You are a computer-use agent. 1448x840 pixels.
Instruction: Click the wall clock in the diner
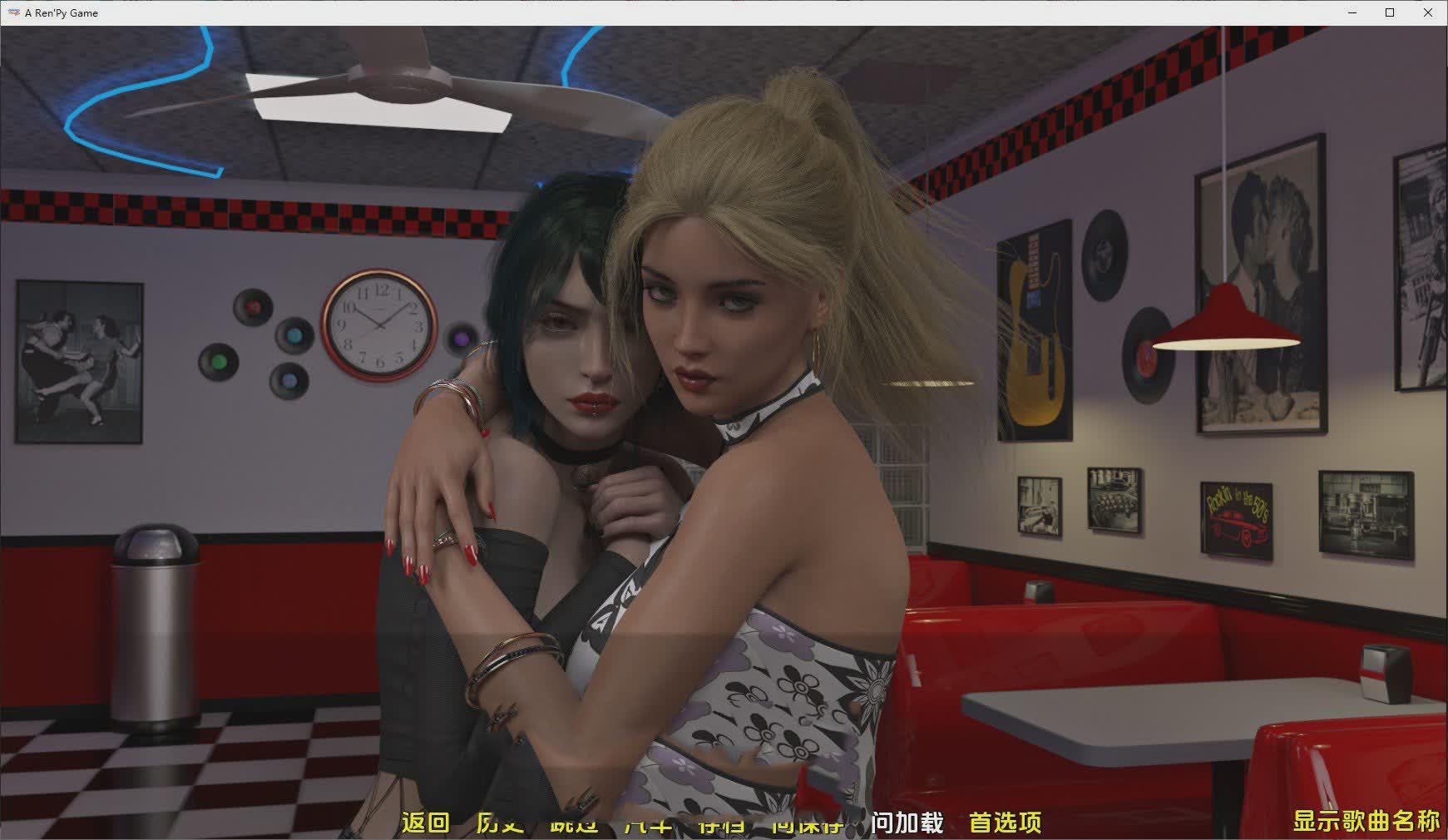point(378,324)
